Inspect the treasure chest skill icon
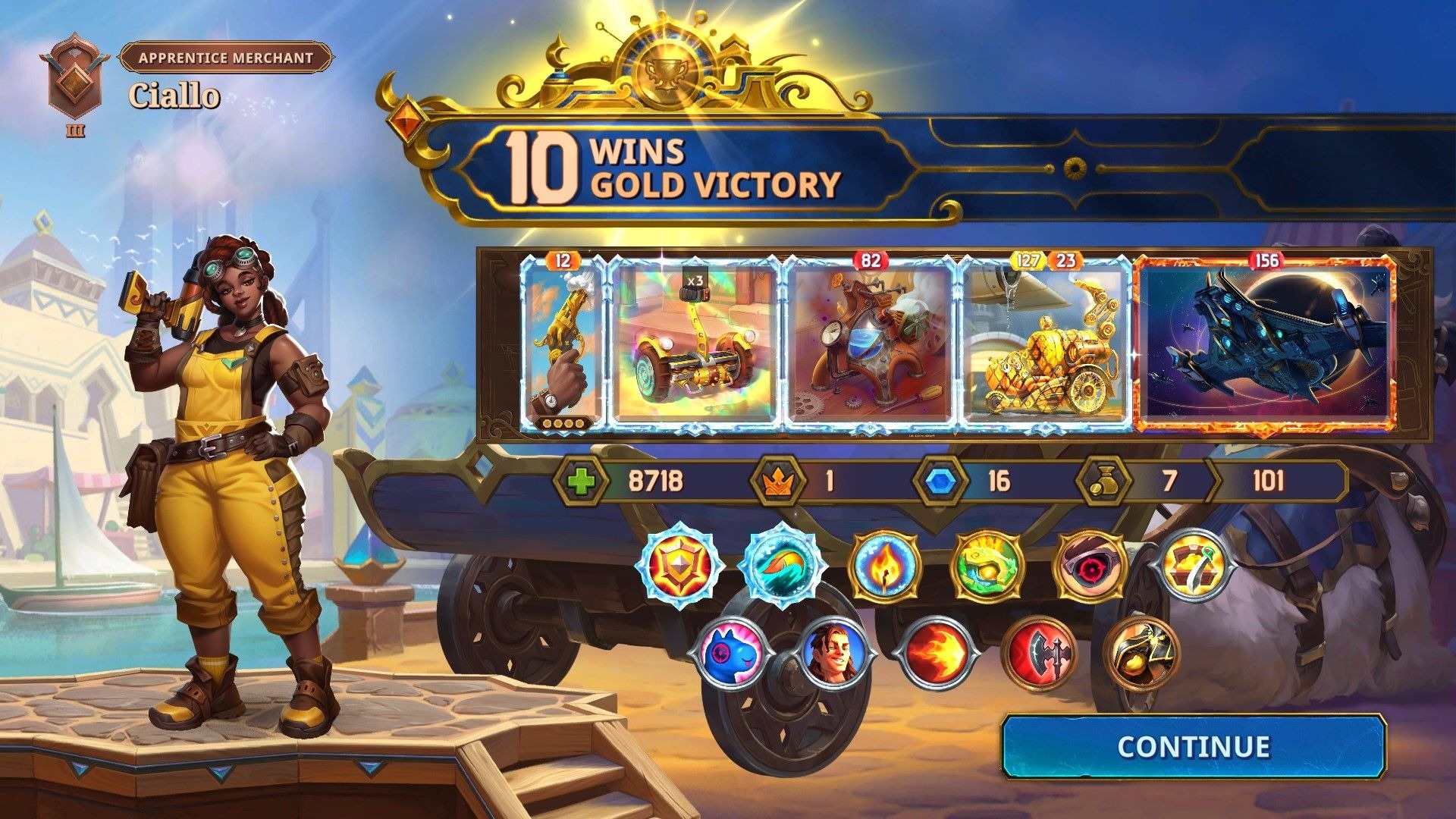This screenshot has width=1456, height=819. pos(1193,566)
